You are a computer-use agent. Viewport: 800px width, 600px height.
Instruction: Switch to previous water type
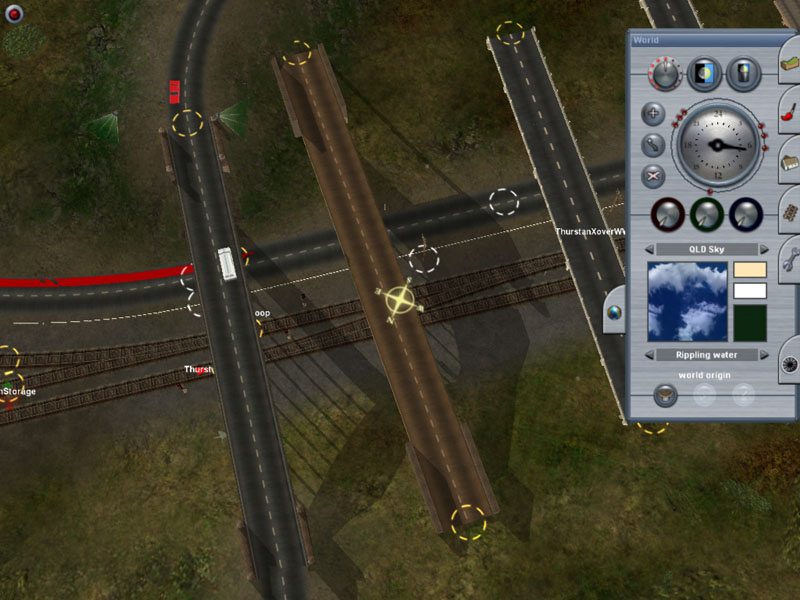[x=649, y=355]
